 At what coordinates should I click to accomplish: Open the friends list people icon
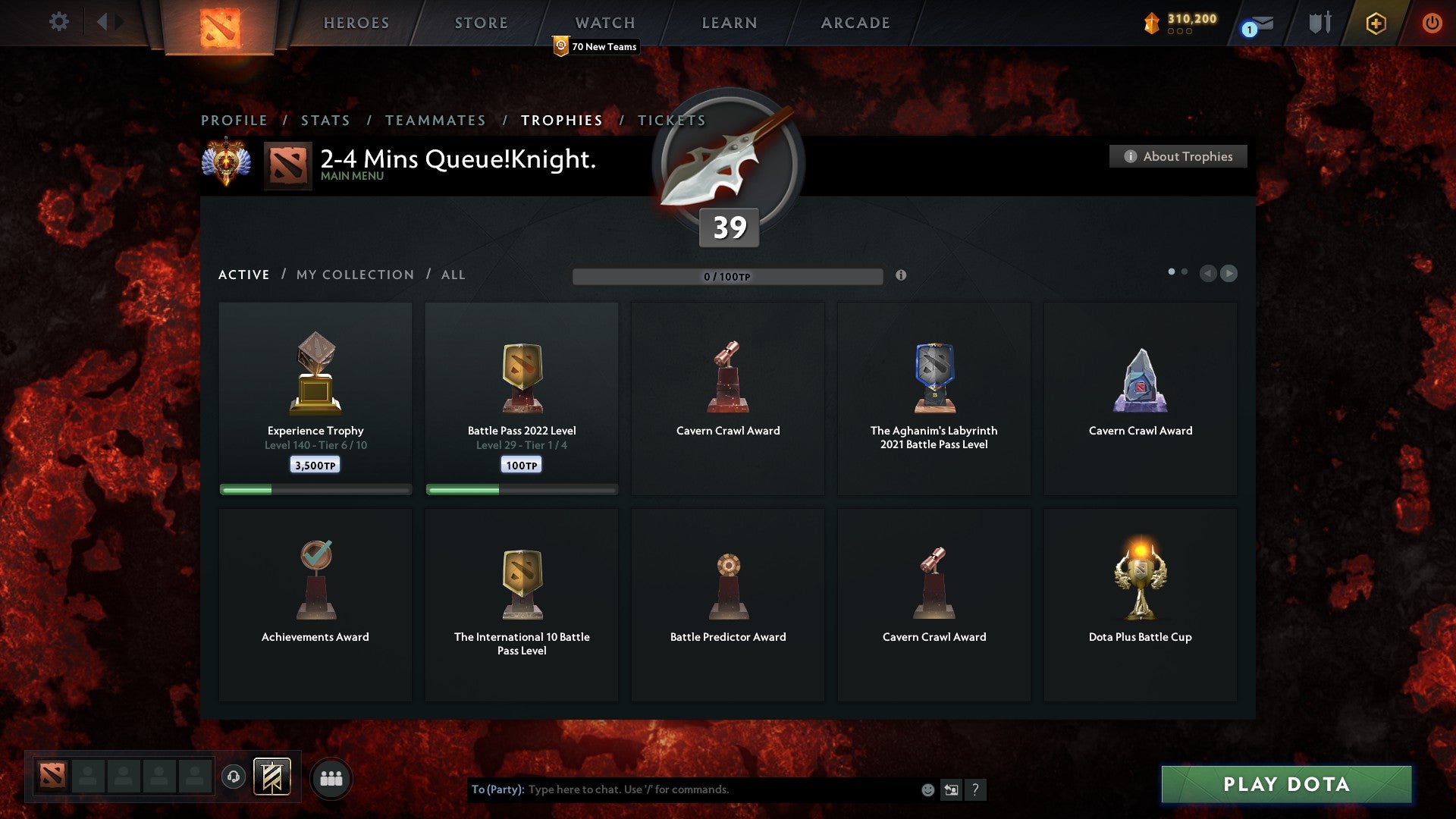coord(331,777)
